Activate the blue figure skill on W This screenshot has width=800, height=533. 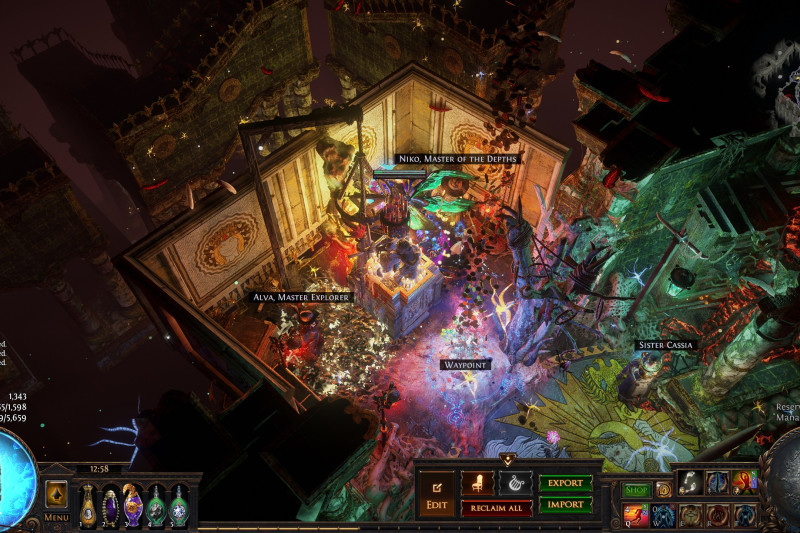point(663,514)
